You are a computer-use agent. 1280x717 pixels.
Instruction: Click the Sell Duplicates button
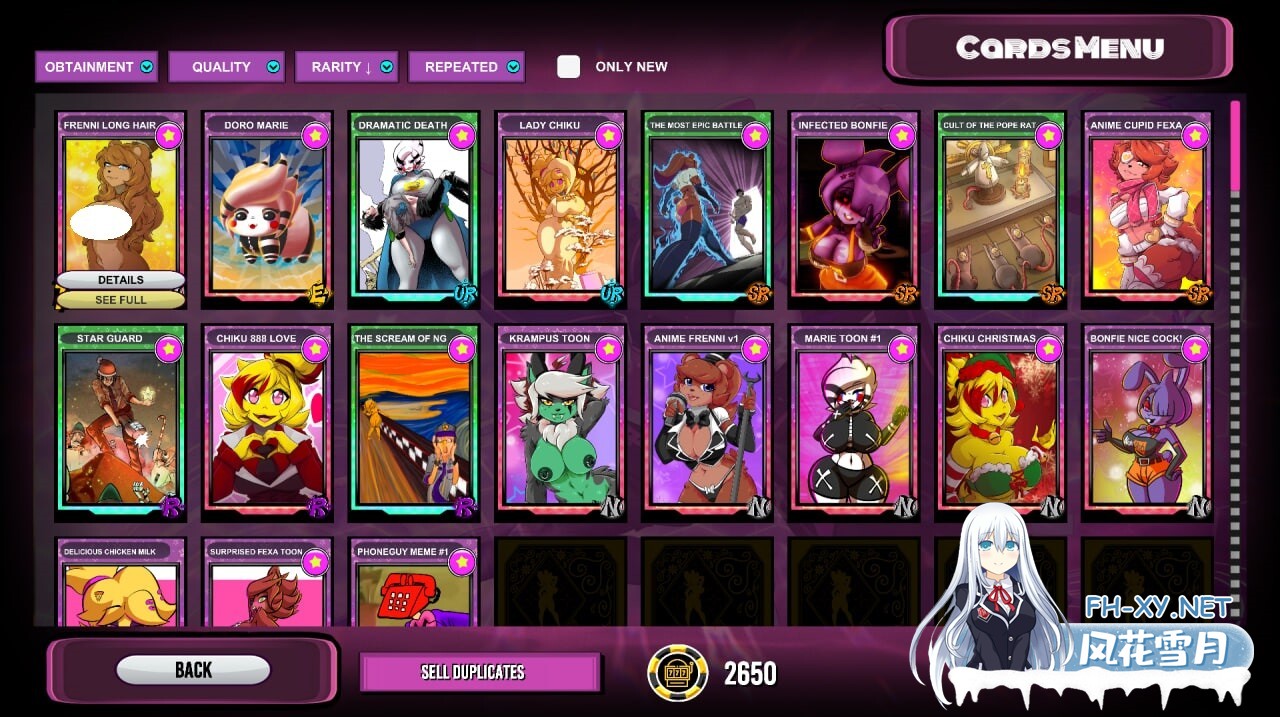click(x=479, y=672)
